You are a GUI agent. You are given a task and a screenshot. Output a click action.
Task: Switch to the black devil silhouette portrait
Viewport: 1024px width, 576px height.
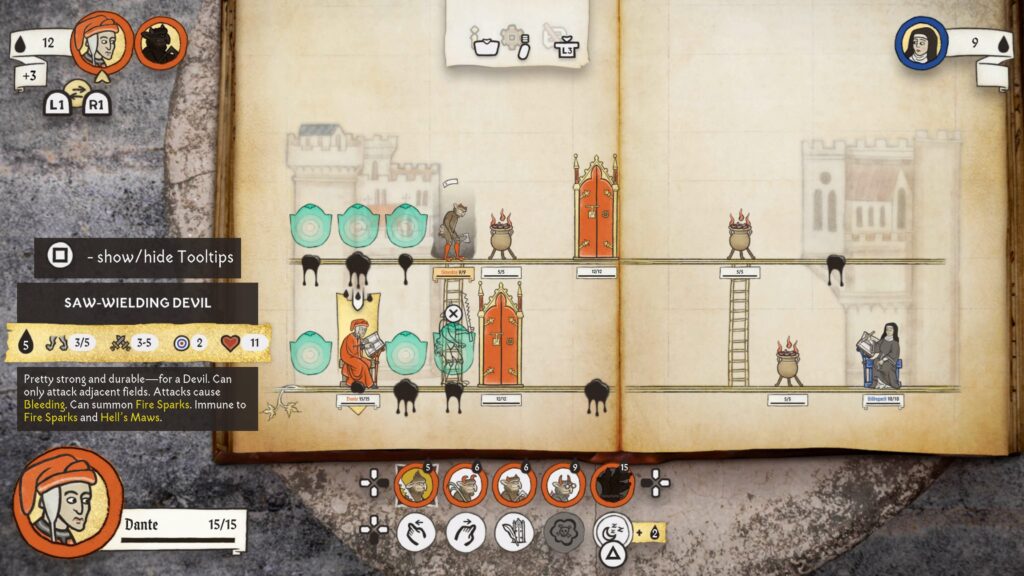(x=160, y=43)
